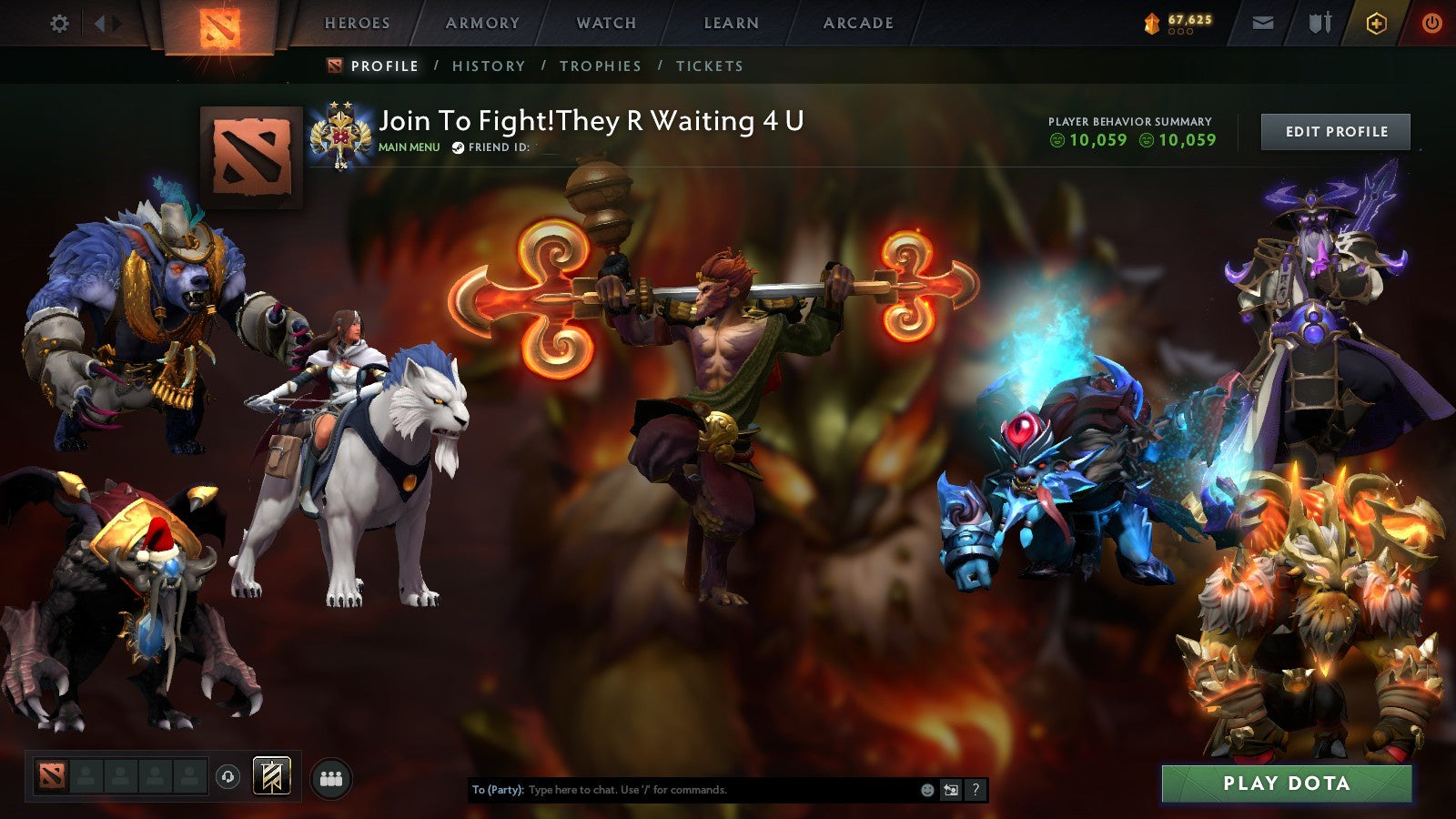This screenshot has height=819, width=1456.
Task: Click the shield and sword loadout icon
Action: [x=1319, y=22]
